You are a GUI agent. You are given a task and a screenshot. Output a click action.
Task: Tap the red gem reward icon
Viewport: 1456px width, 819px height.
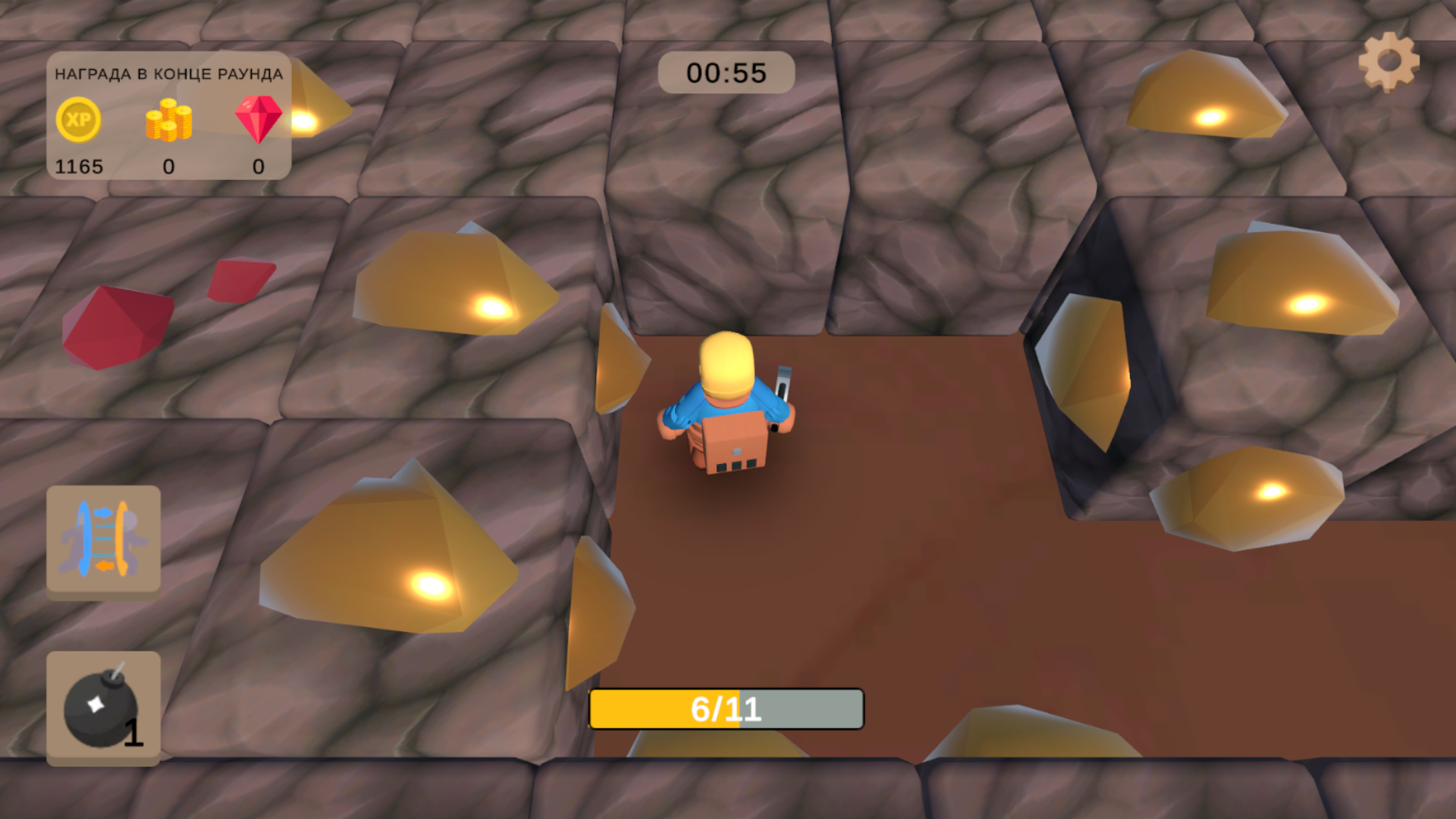point(257,120)
